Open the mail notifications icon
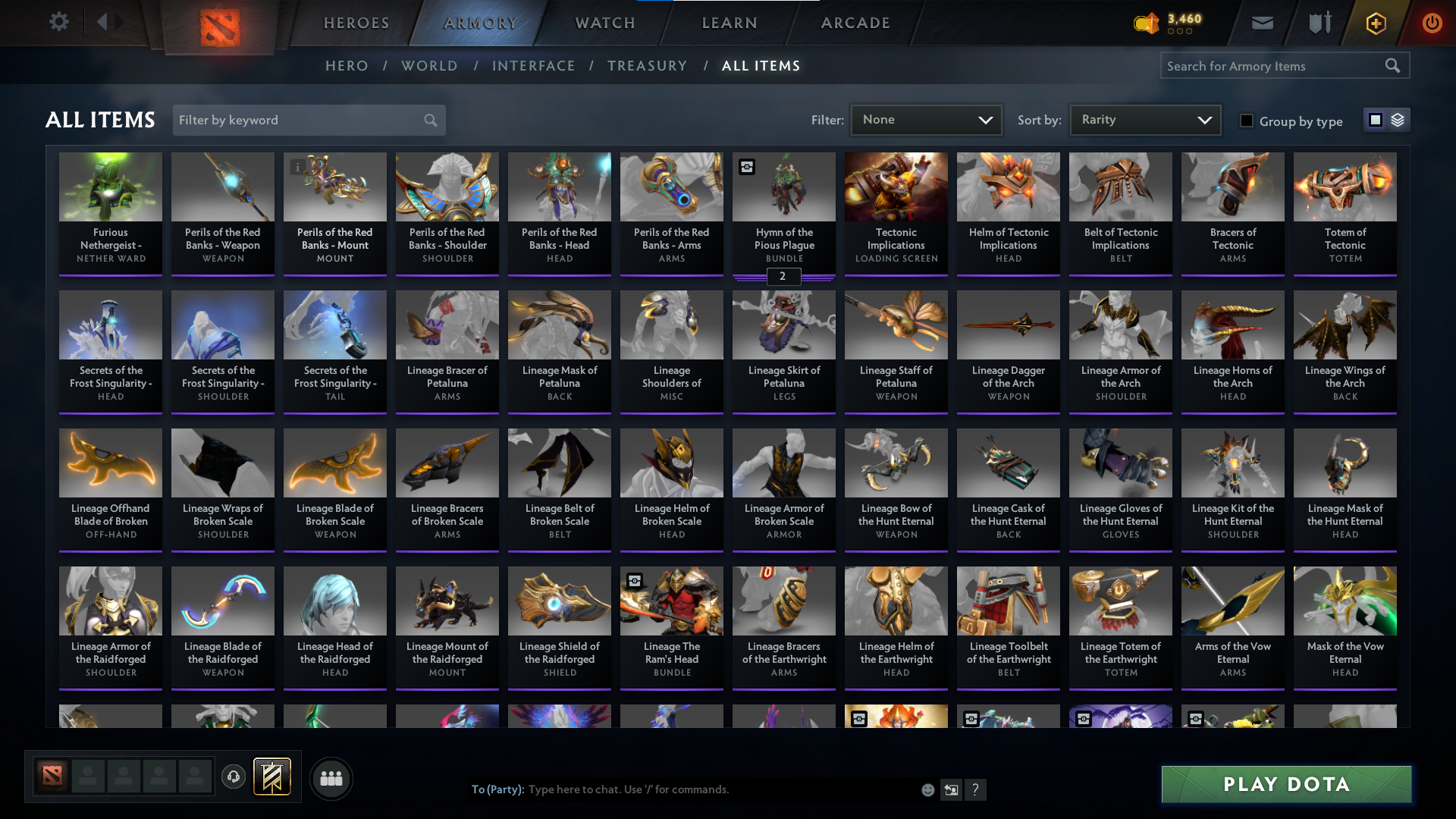This screenshot has width=1456, height=819. tap(1262, 23)
